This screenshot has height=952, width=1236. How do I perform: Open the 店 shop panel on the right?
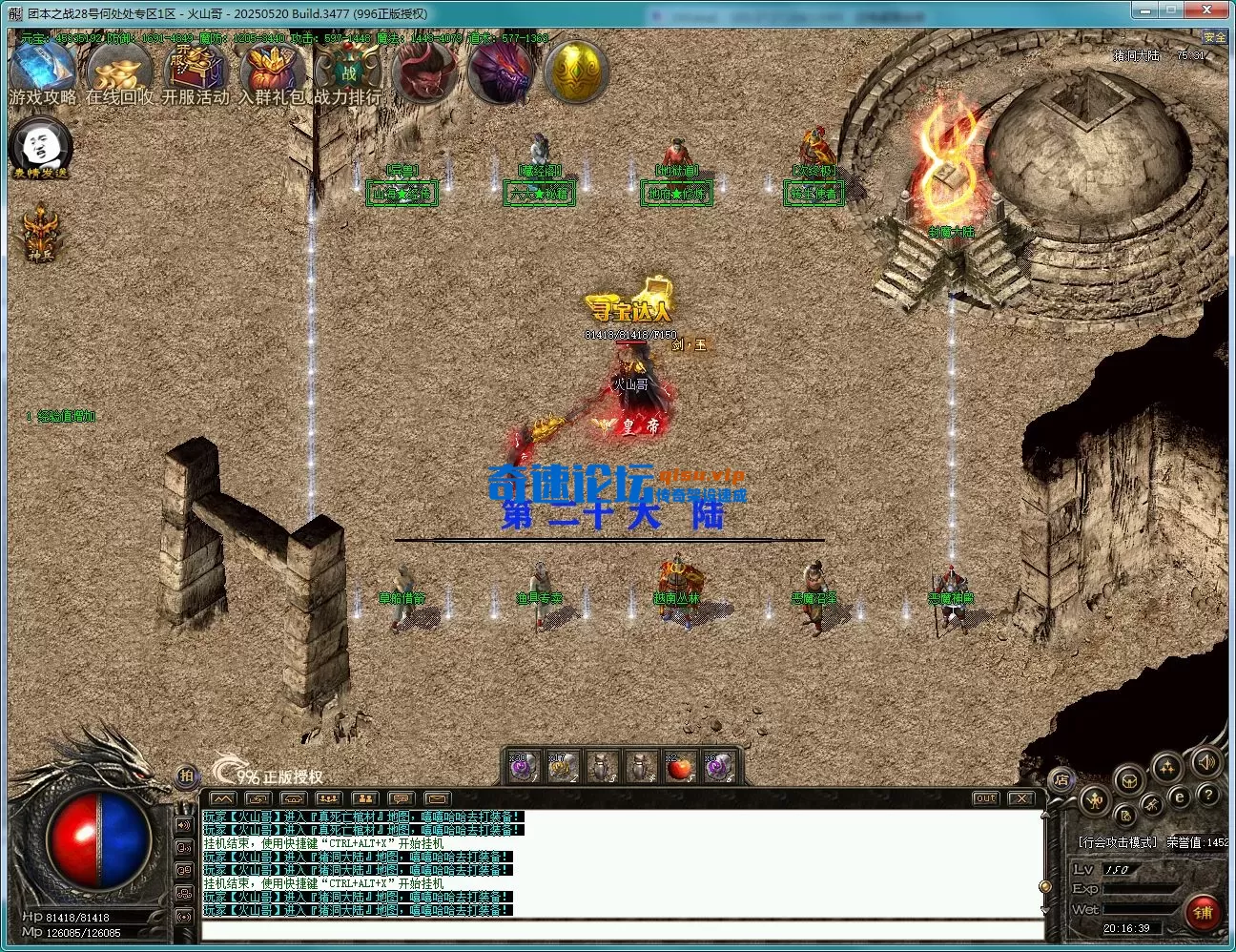coord(1061,780)
